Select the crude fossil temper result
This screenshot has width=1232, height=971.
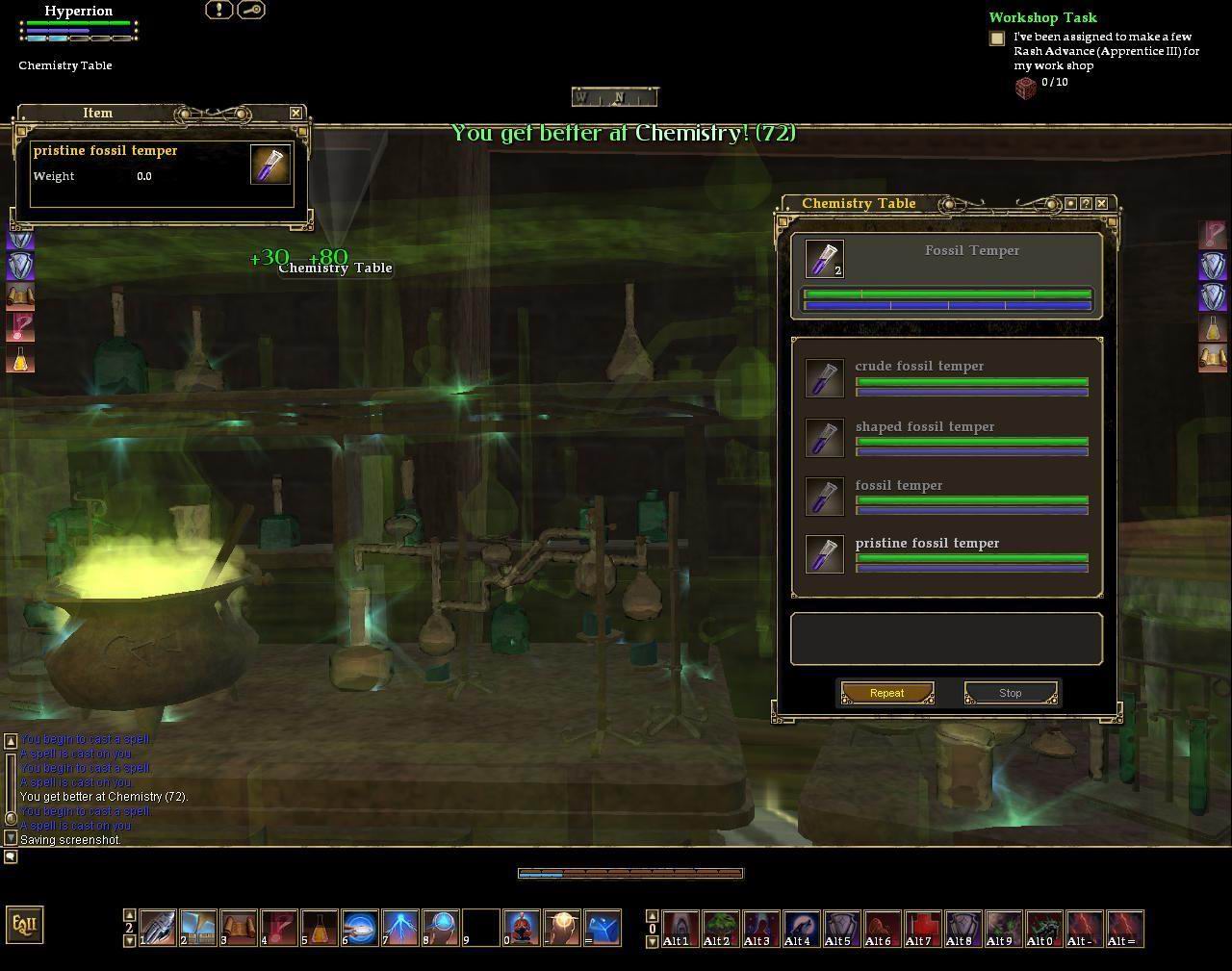click(919, 366)
